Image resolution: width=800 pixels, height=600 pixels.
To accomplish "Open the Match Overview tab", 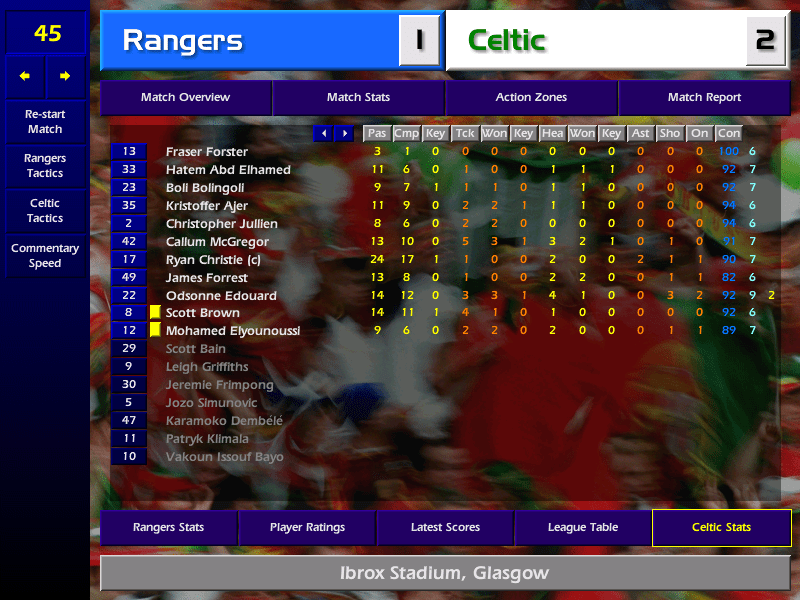I will [x=185, y=98].
